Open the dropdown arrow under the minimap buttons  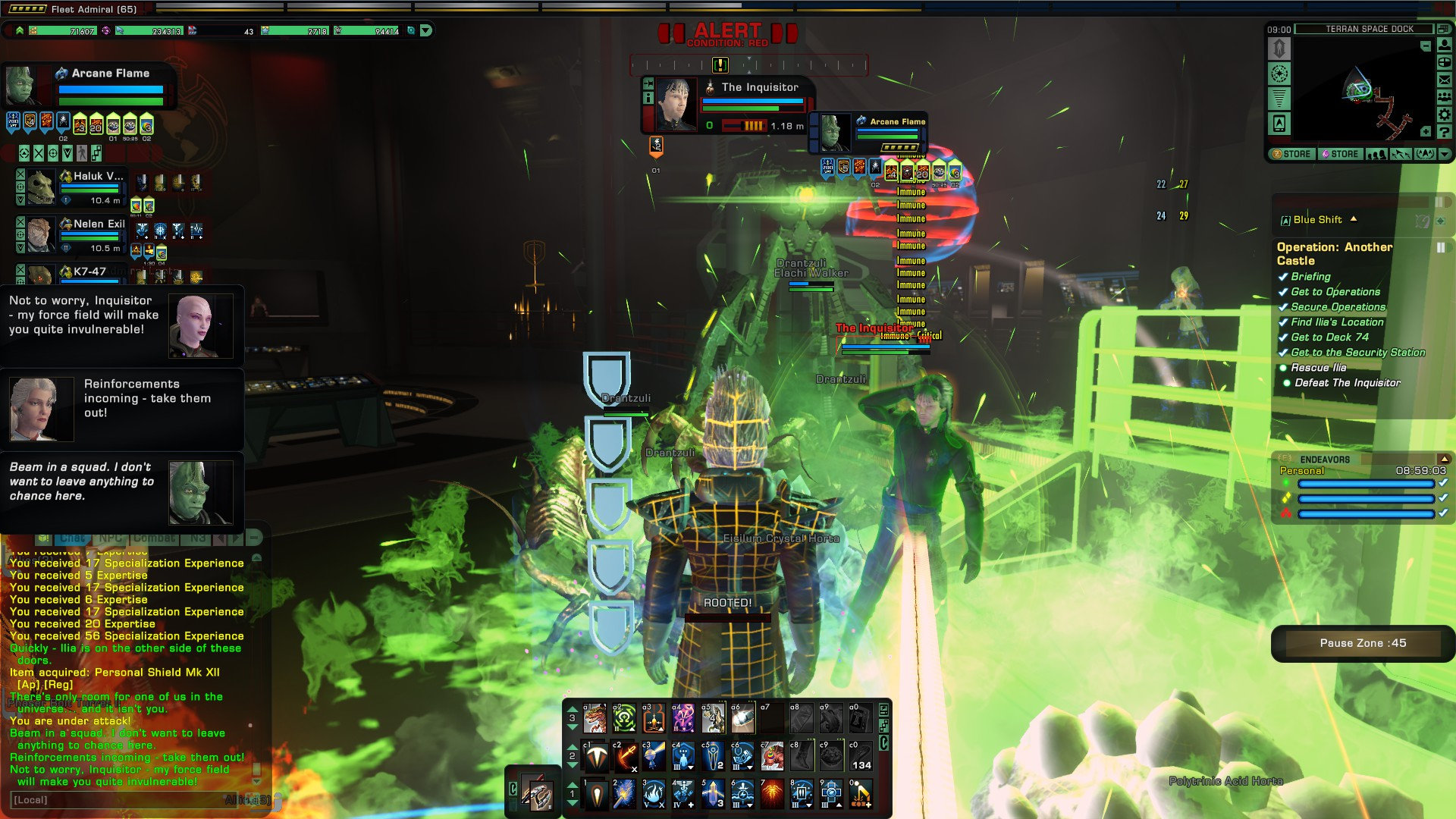[1445, 155]
